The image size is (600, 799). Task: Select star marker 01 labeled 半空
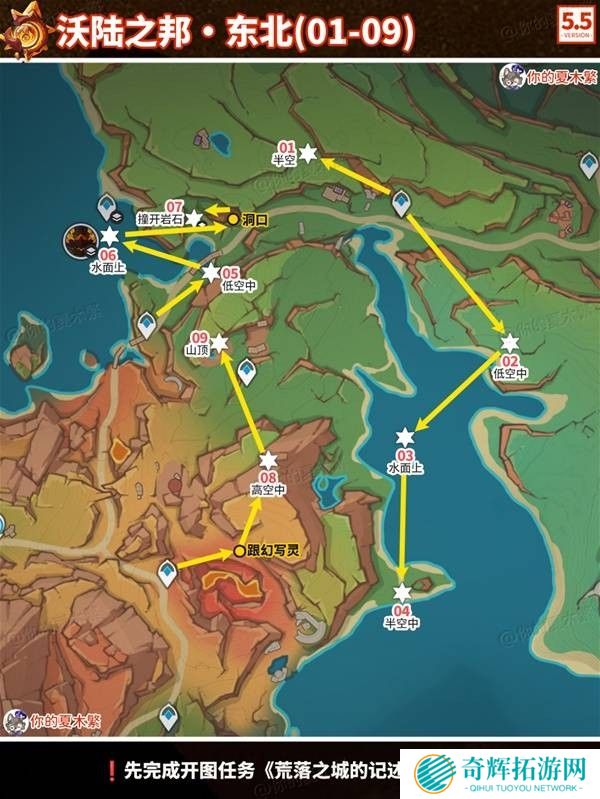coord(309,153)
